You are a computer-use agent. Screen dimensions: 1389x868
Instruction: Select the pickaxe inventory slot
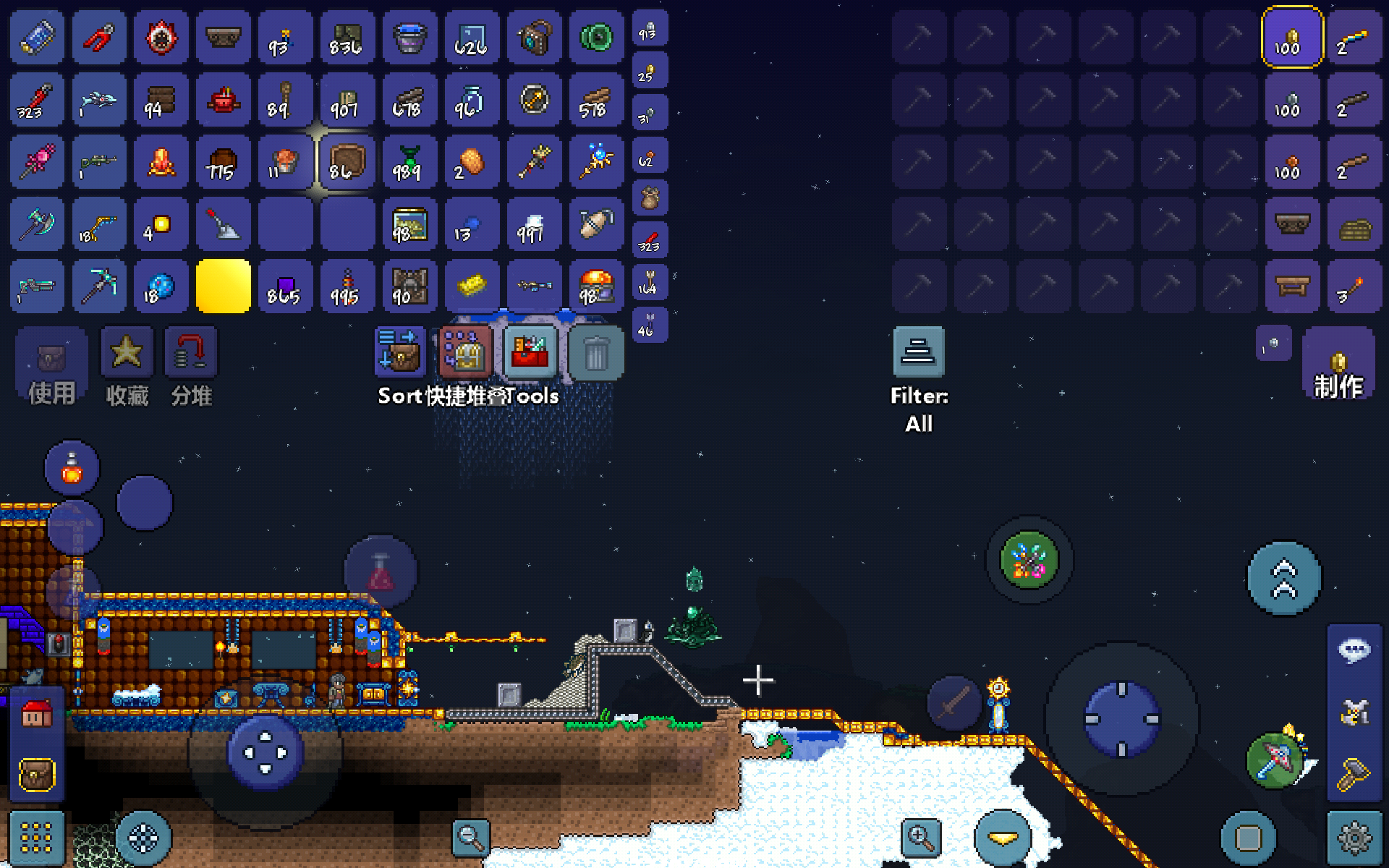98,286
